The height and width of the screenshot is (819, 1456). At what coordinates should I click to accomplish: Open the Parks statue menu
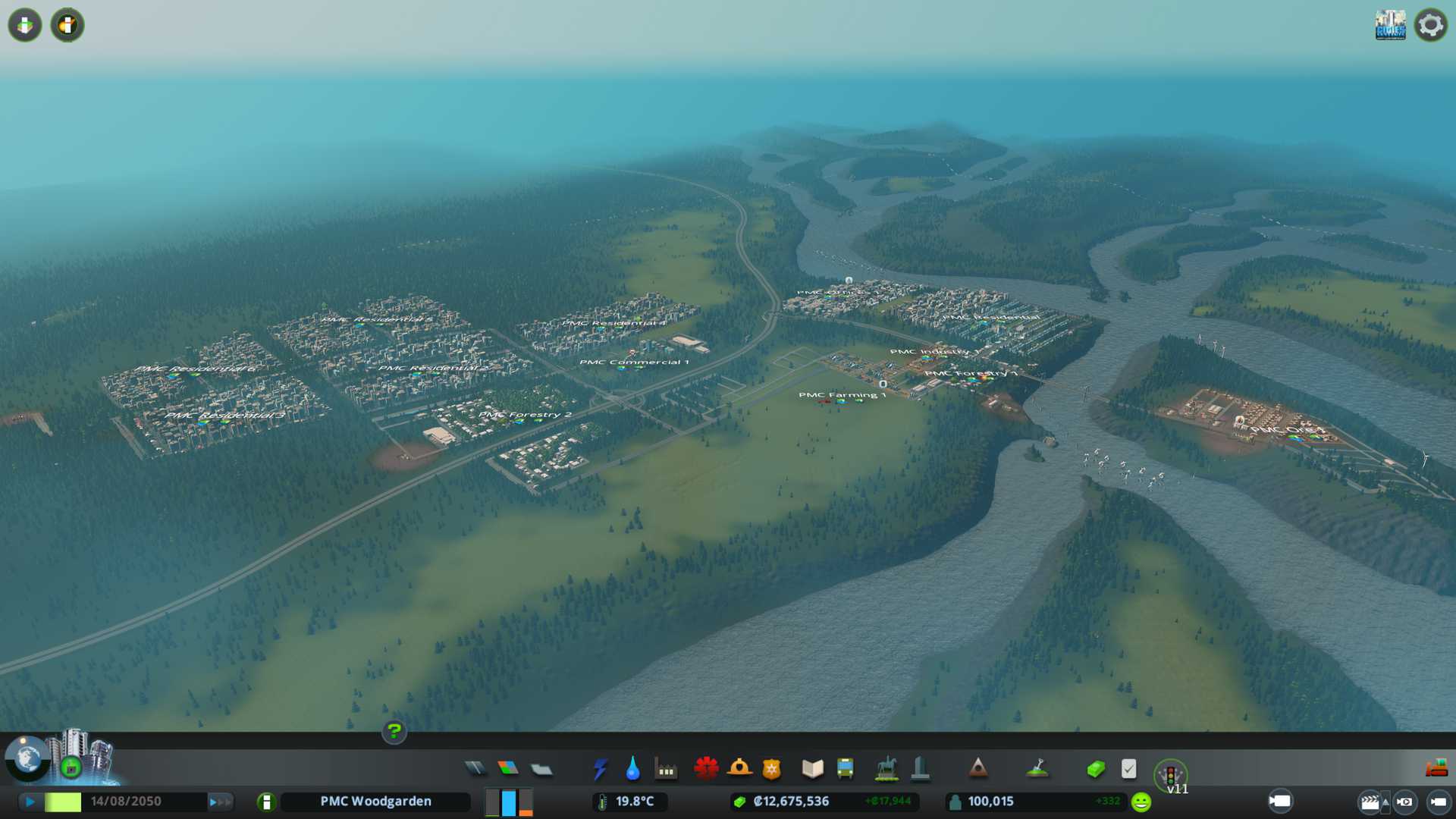click(886, 769)
